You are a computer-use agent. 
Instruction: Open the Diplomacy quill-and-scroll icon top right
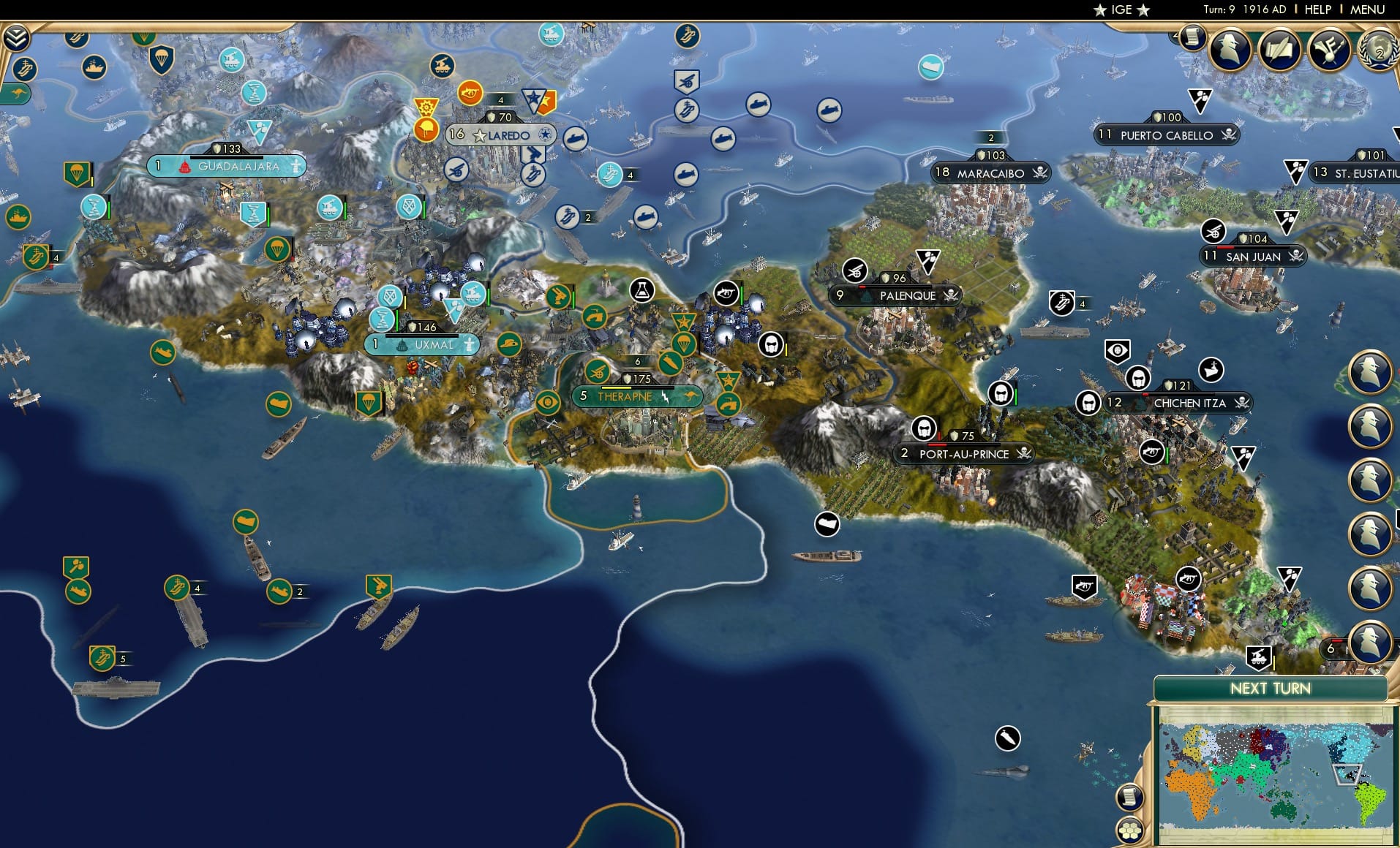coord(1279,50)
